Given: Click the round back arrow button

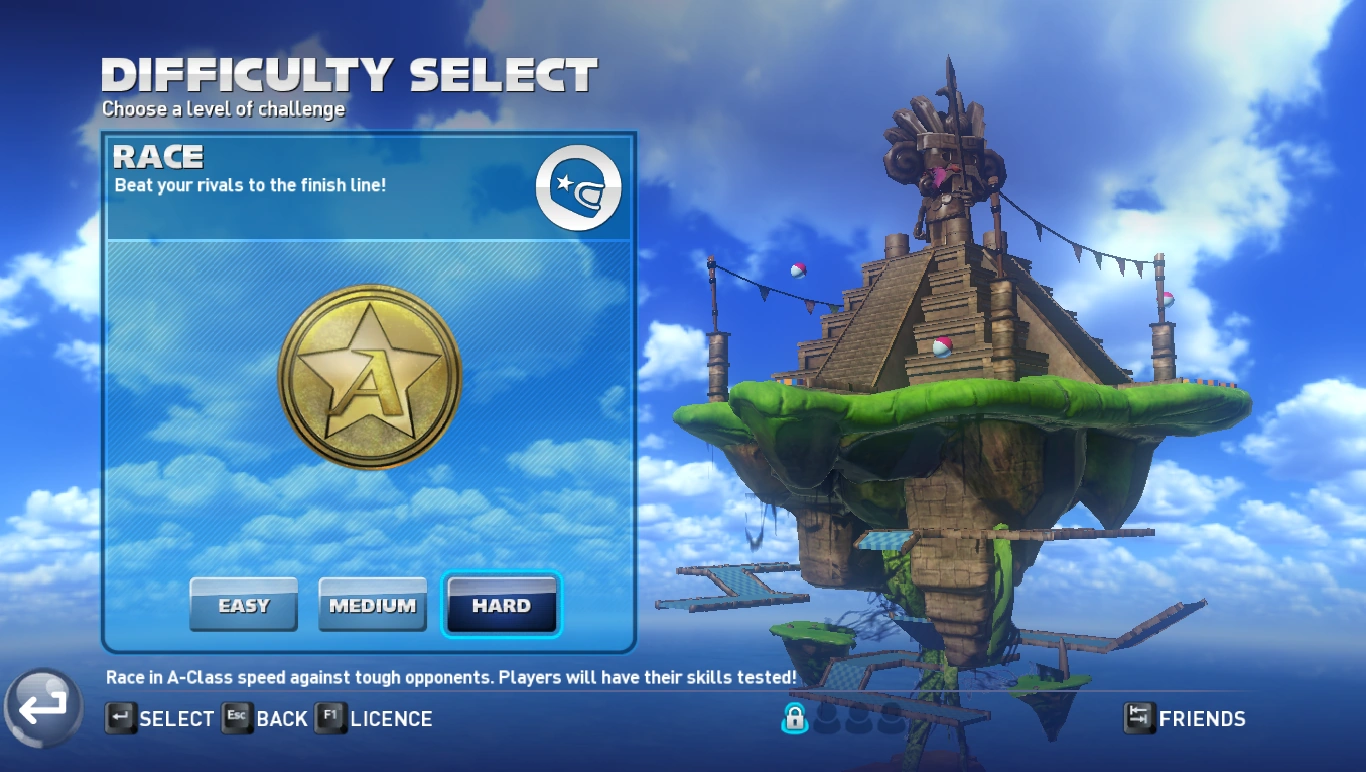Looking at the screenshot, I should click(x=42, y=708).
